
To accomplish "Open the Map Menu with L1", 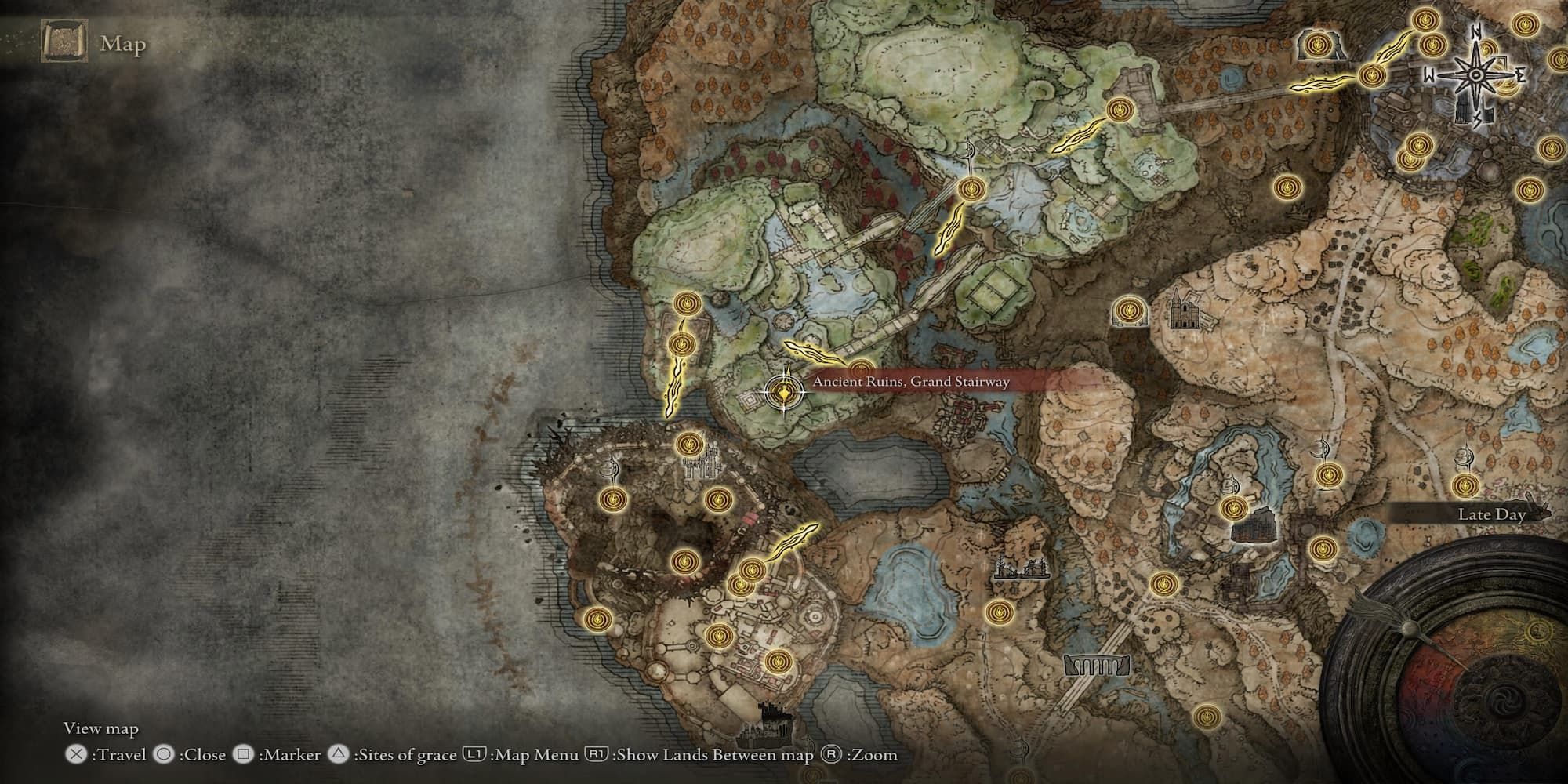I will [x=478, y=758].
